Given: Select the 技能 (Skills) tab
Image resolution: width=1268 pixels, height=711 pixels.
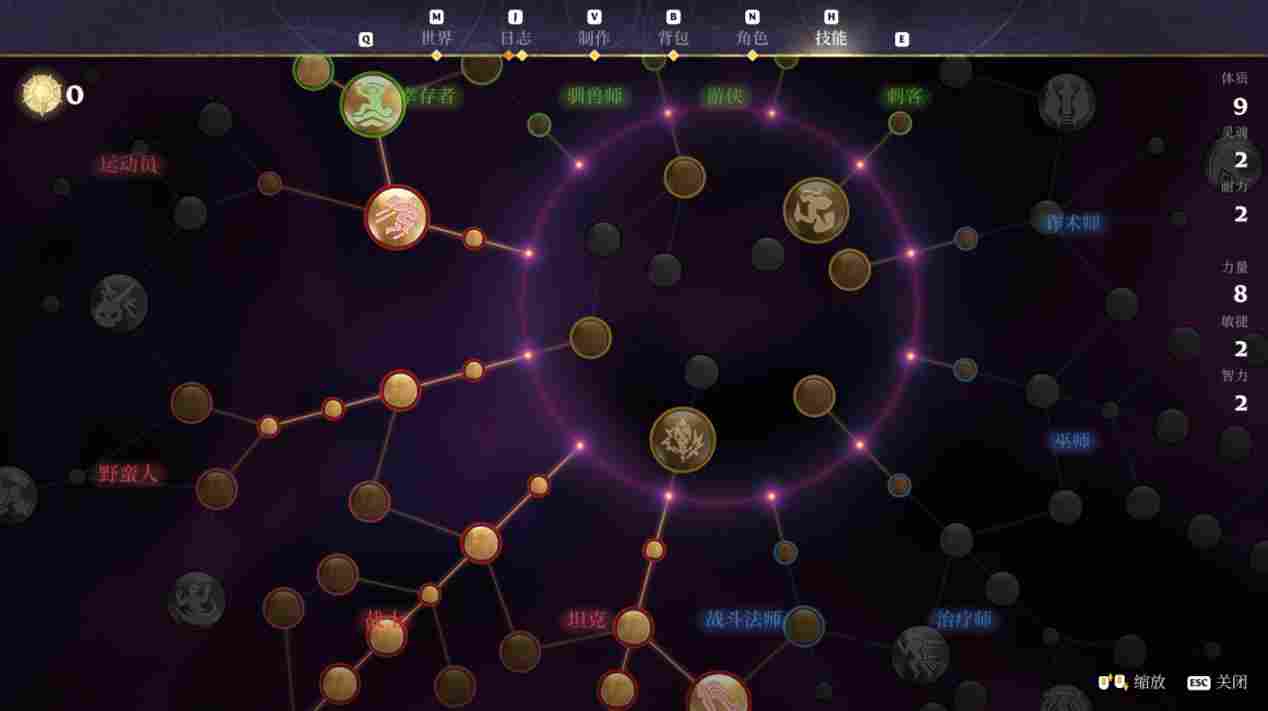Looking at the screenshot, I should 831,38.
